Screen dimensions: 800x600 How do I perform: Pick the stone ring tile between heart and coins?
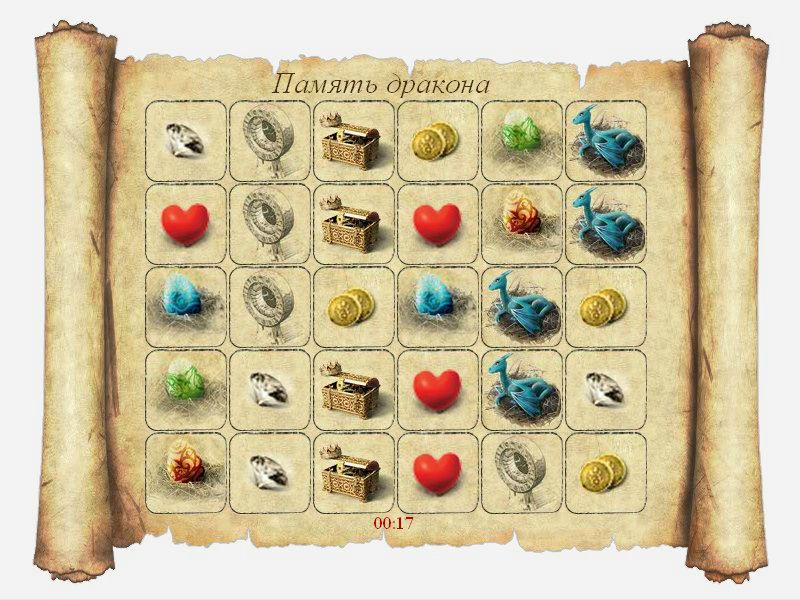pyautogui.click(x=520, y=472)
